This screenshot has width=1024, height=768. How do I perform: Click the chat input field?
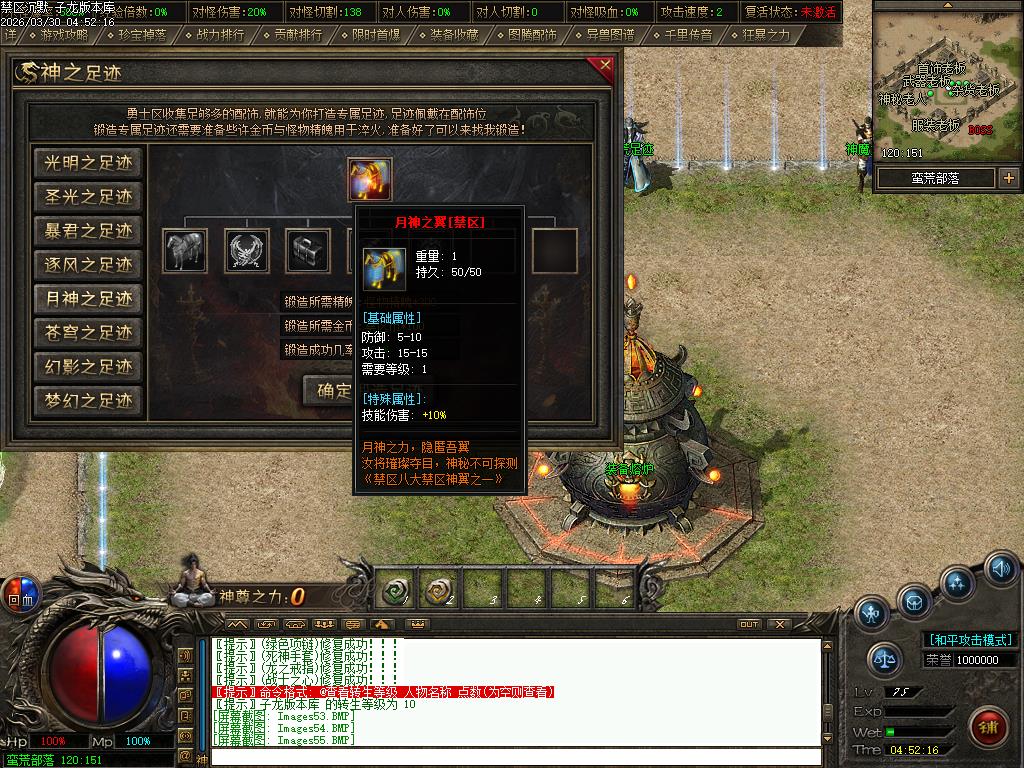coord(515,757)
